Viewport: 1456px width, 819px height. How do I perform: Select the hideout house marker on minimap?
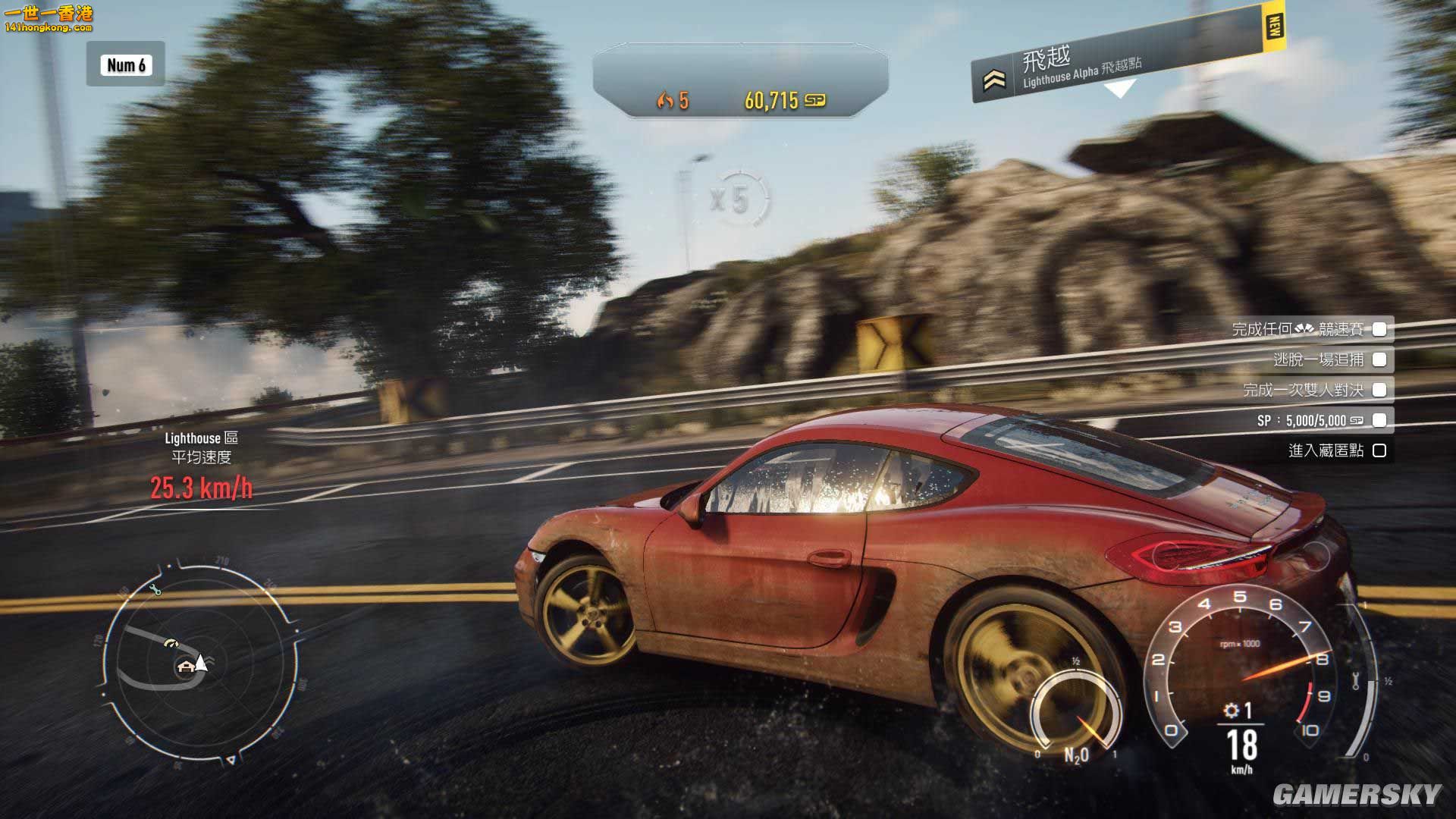pyautogui.click(x=185, y=667)
